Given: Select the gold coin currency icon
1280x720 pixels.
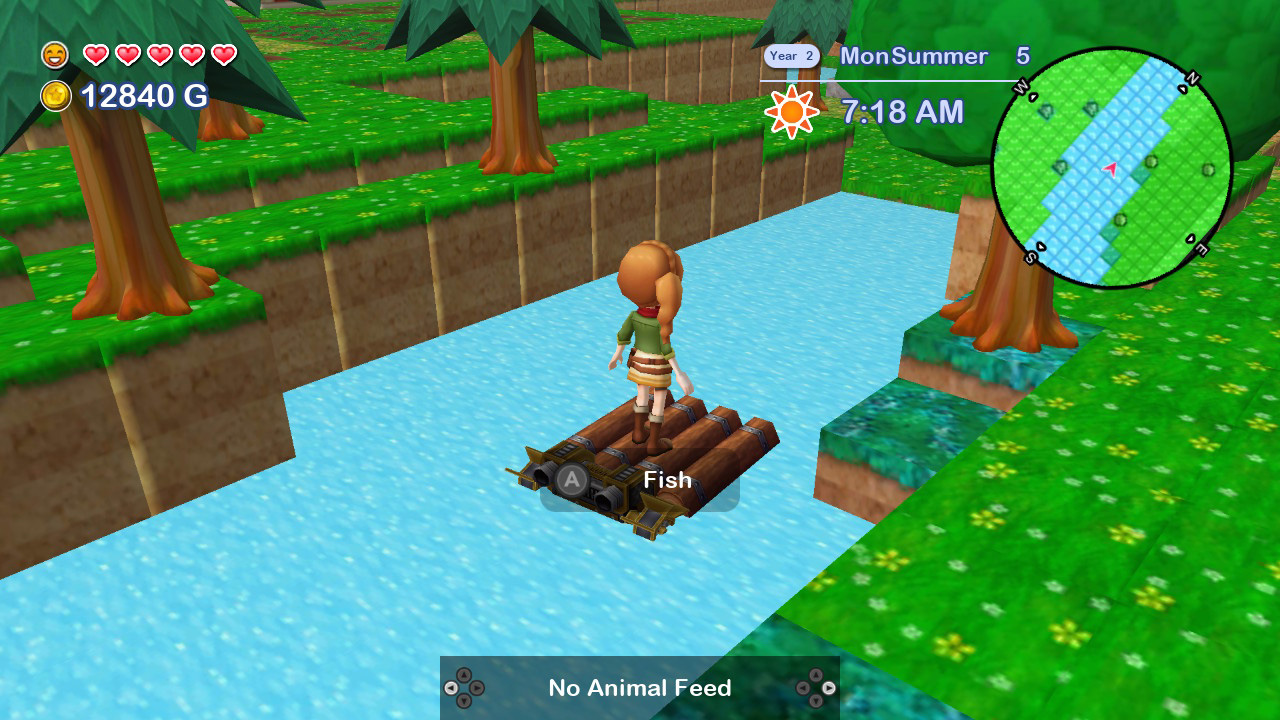Looking at the screenshot, I should pyautogui.click(x=57, y=96).
